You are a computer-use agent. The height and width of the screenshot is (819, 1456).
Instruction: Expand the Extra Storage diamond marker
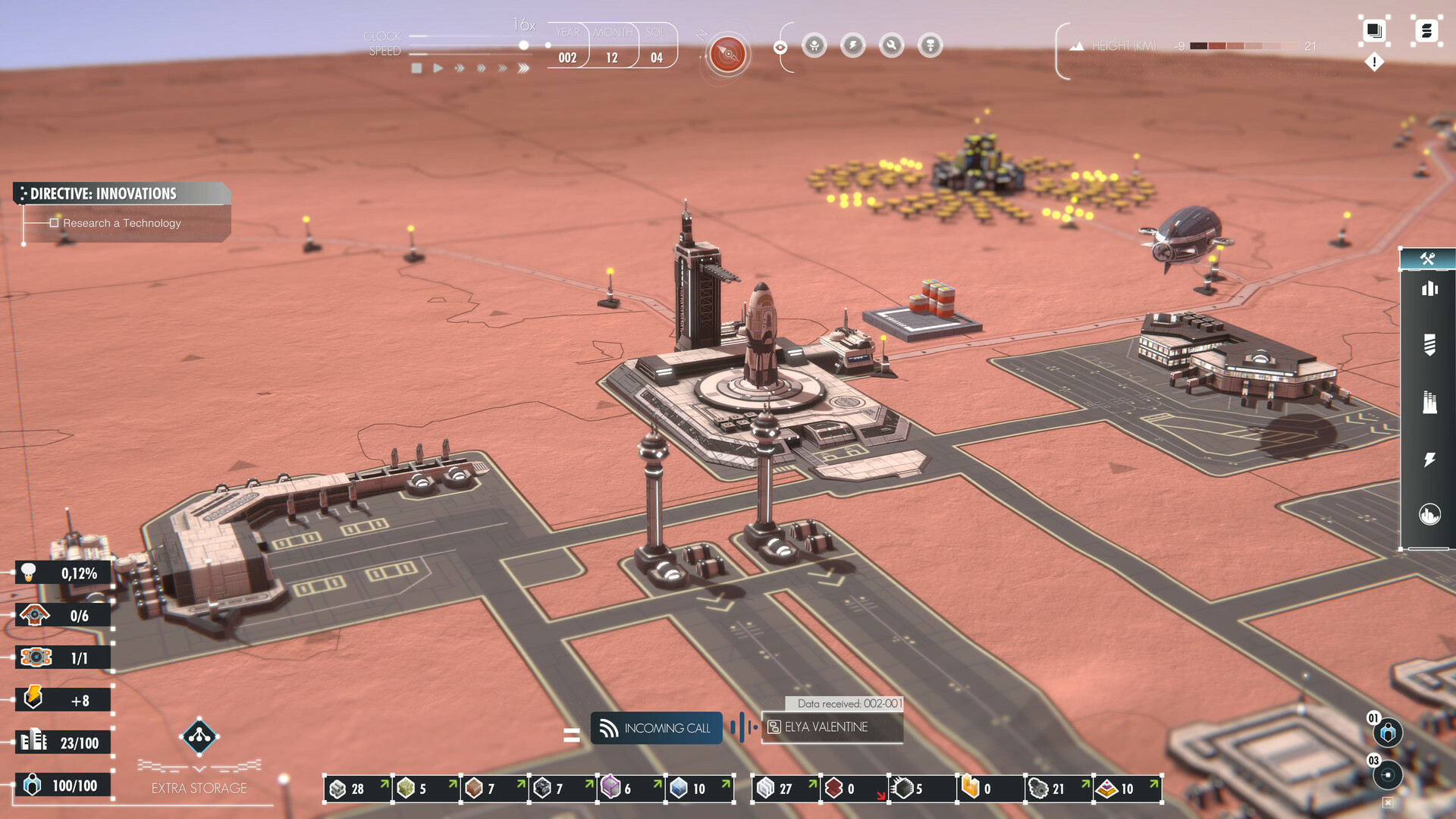tap(200, 737)
